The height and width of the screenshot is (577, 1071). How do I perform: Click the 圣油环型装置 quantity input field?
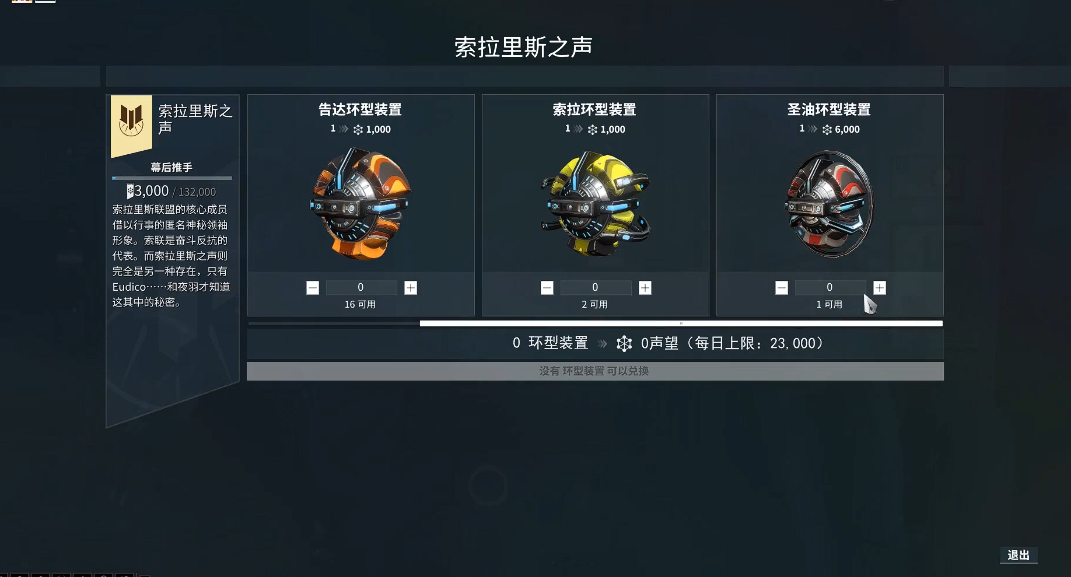point(829,288)
